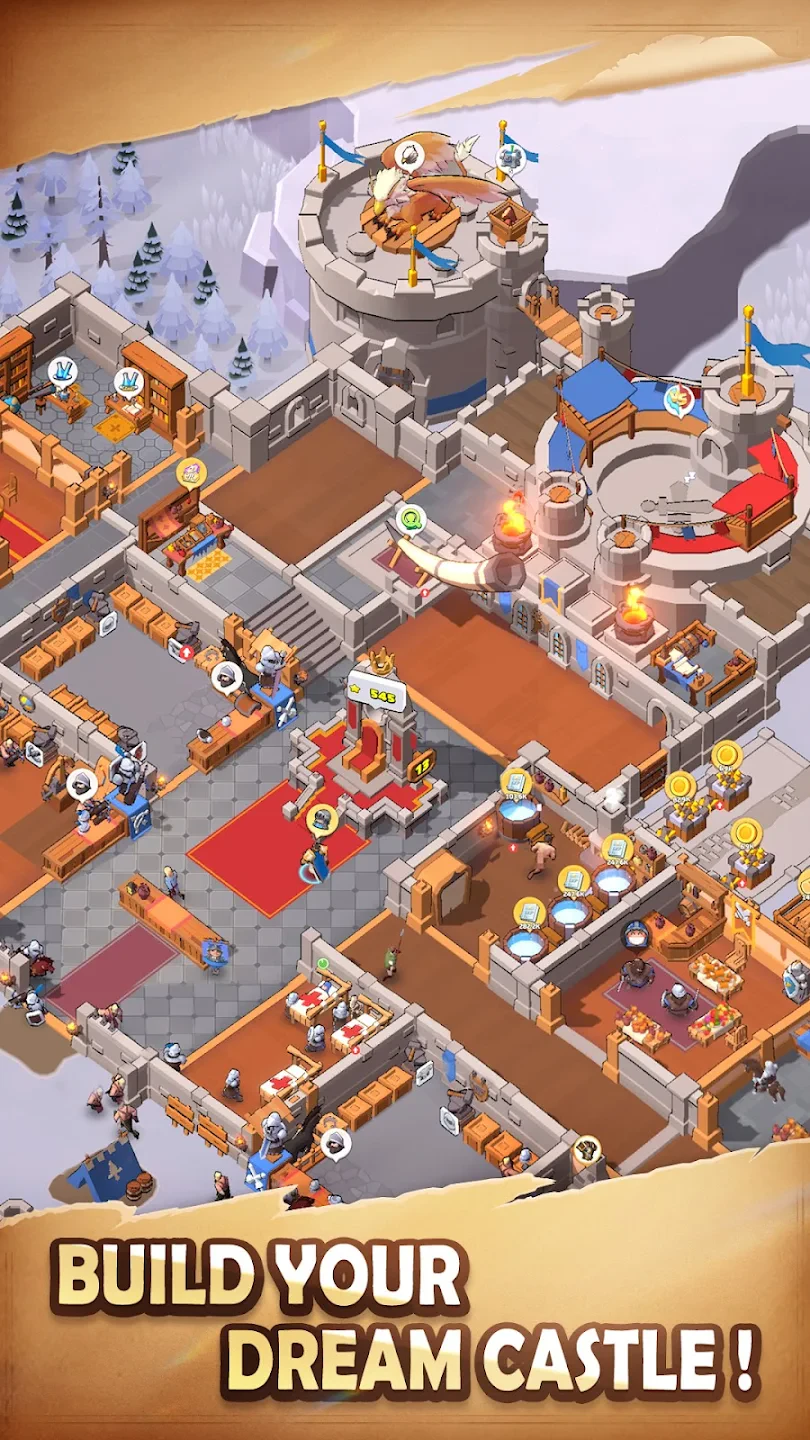
Task: Select the yellow helmet bubble above the king
Action: pyautogui.click(x=322, y=820)
